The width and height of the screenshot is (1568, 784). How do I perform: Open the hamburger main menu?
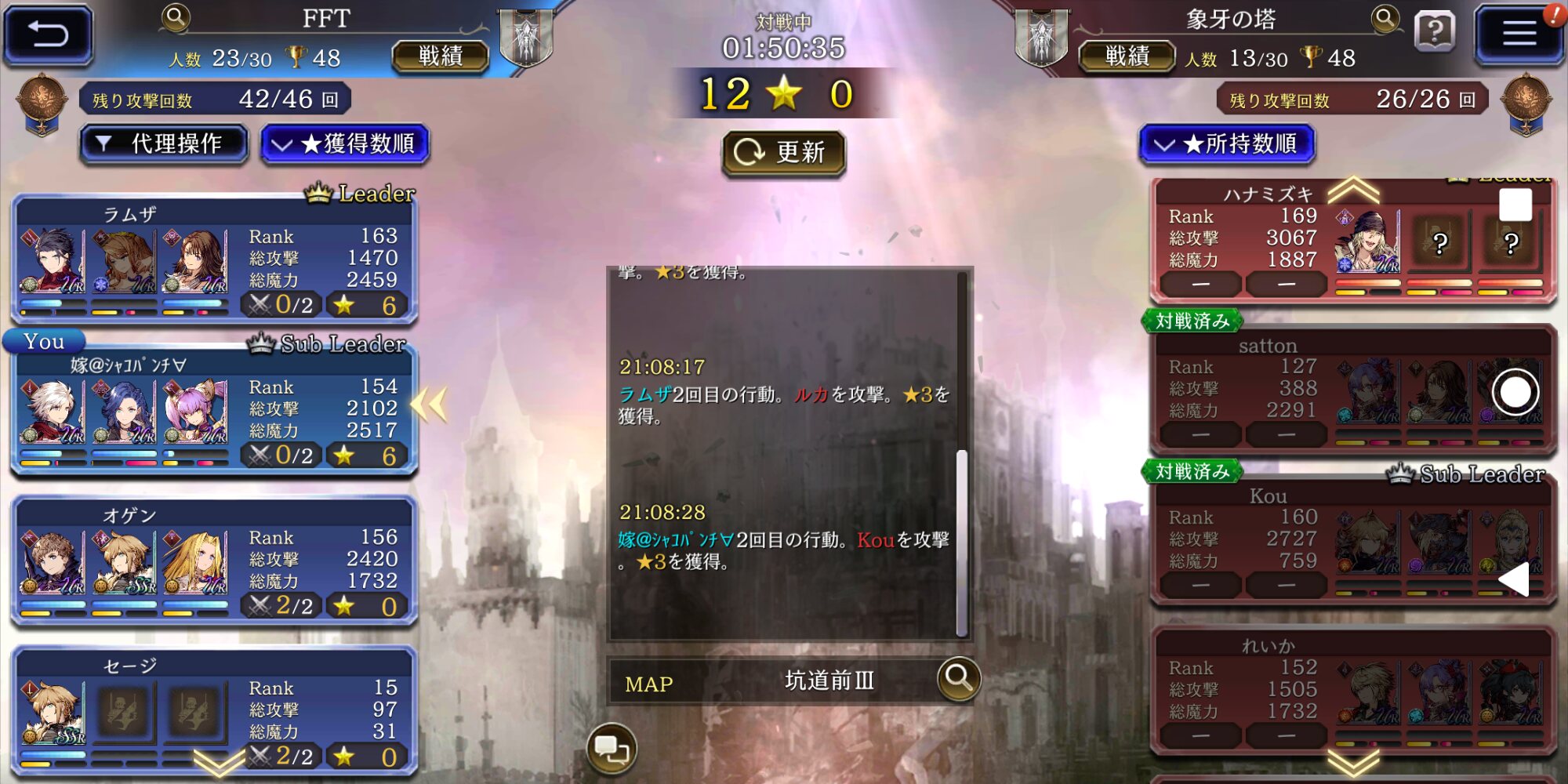click(x=1518, y=34)
